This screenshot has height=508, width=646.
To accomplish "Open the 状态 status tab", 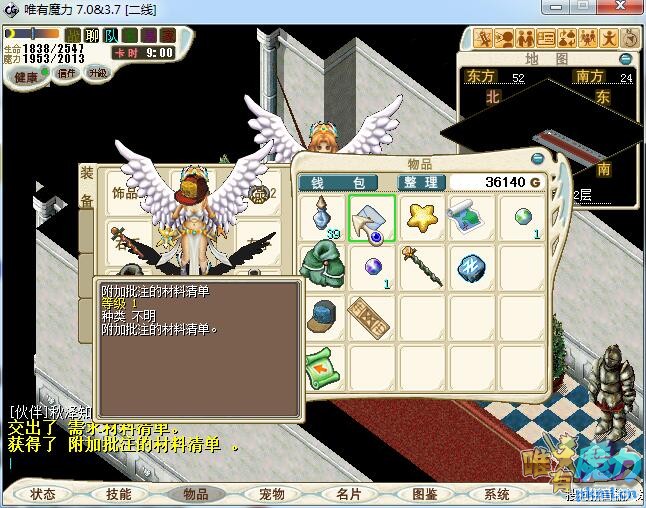I will [43, 494].
